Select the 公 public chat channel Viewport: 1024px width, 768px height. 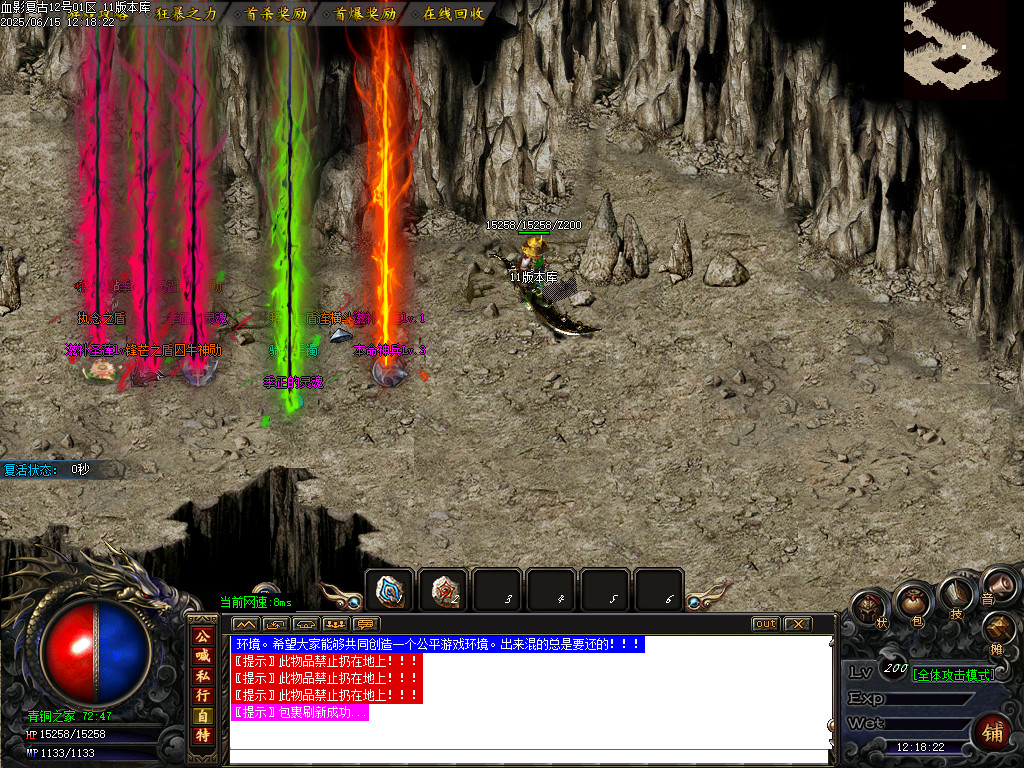coord(203,636)
